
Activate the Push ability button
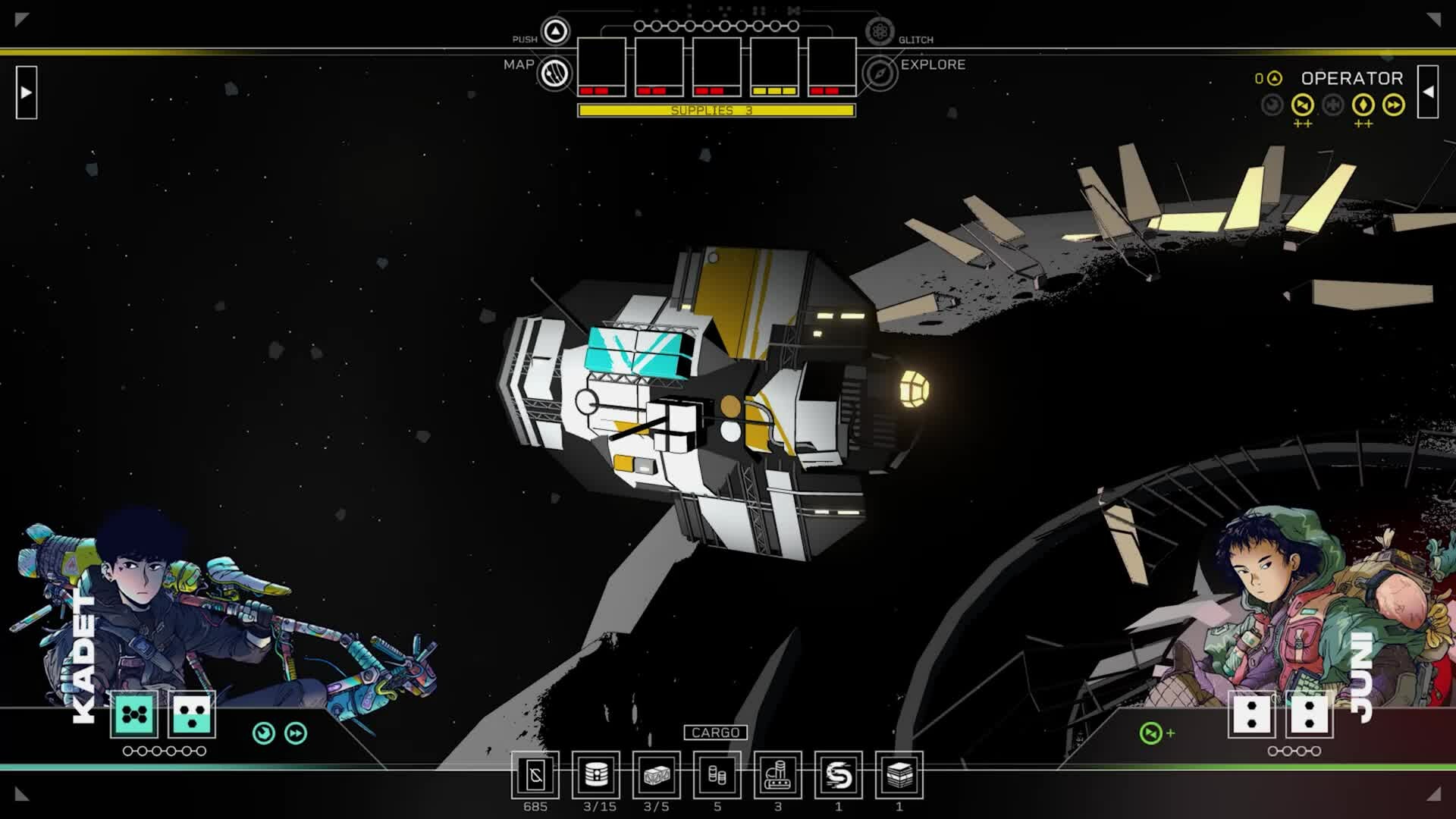[555, 32]
